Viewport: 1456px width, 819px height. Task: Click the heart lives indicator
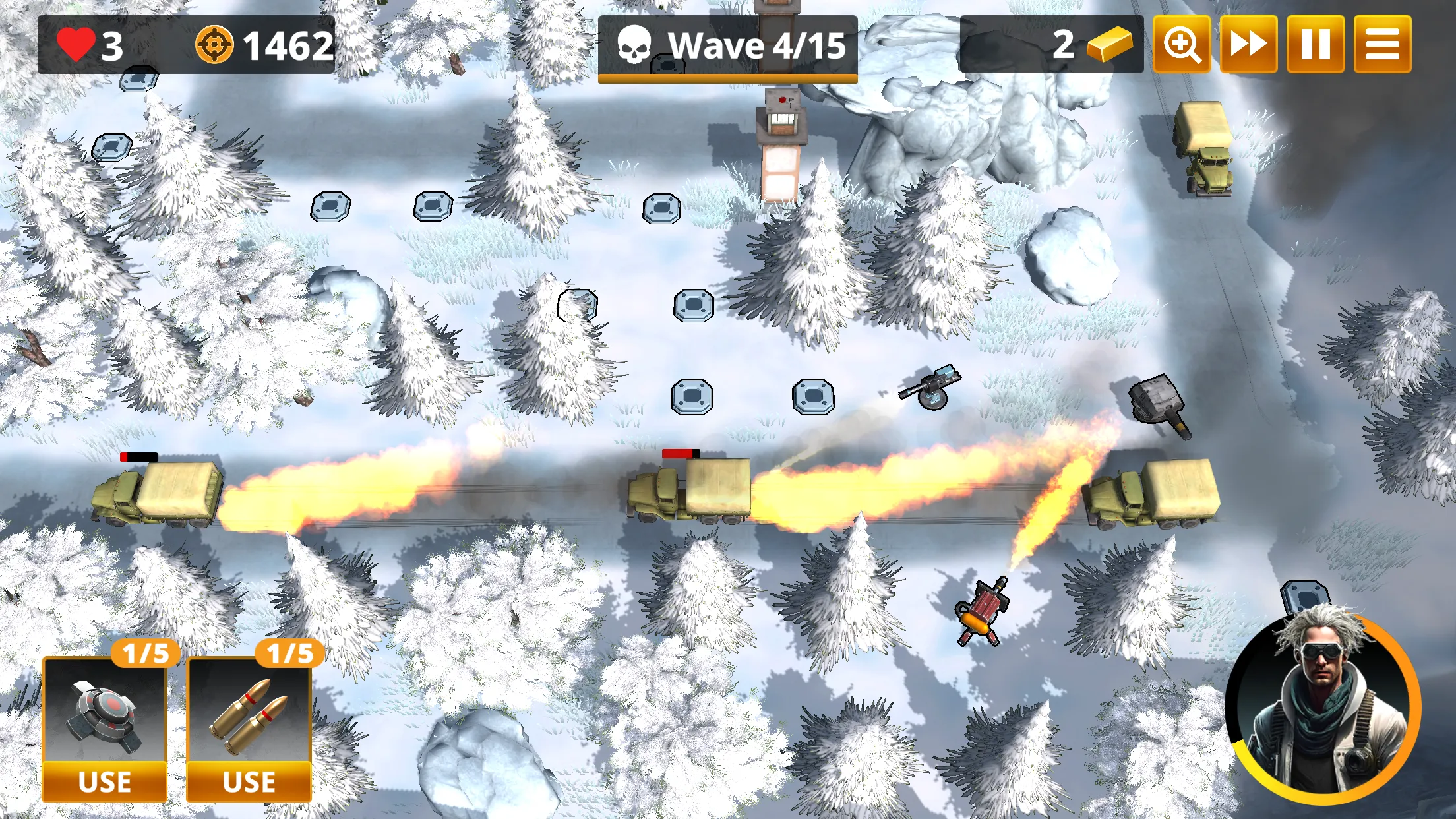(x=77, y=45)
